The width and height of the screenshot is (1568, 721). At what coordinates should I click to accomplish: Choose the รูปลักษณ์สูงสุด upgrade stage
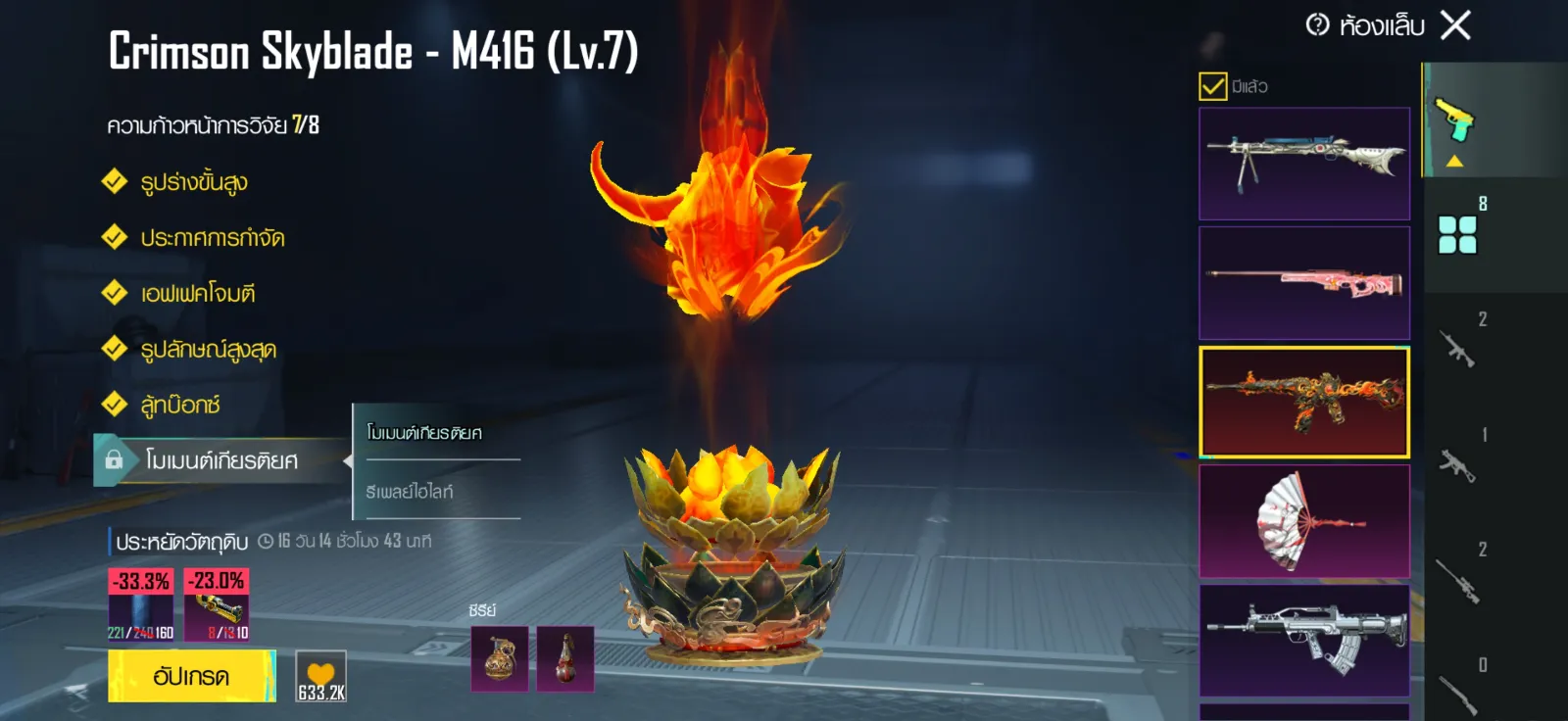tap(208, 350)
